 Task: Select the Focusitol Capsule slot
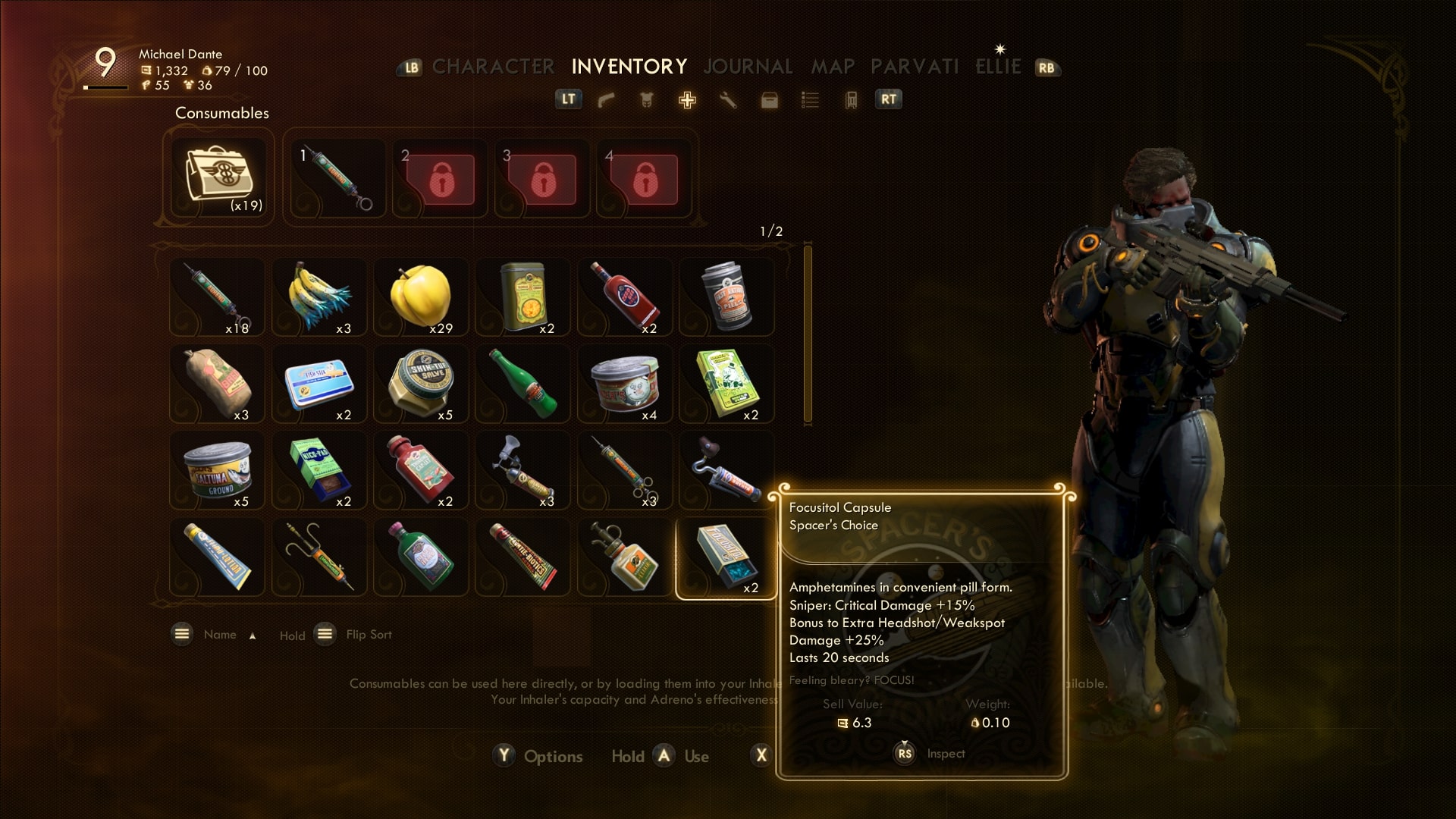click(726, 557)
